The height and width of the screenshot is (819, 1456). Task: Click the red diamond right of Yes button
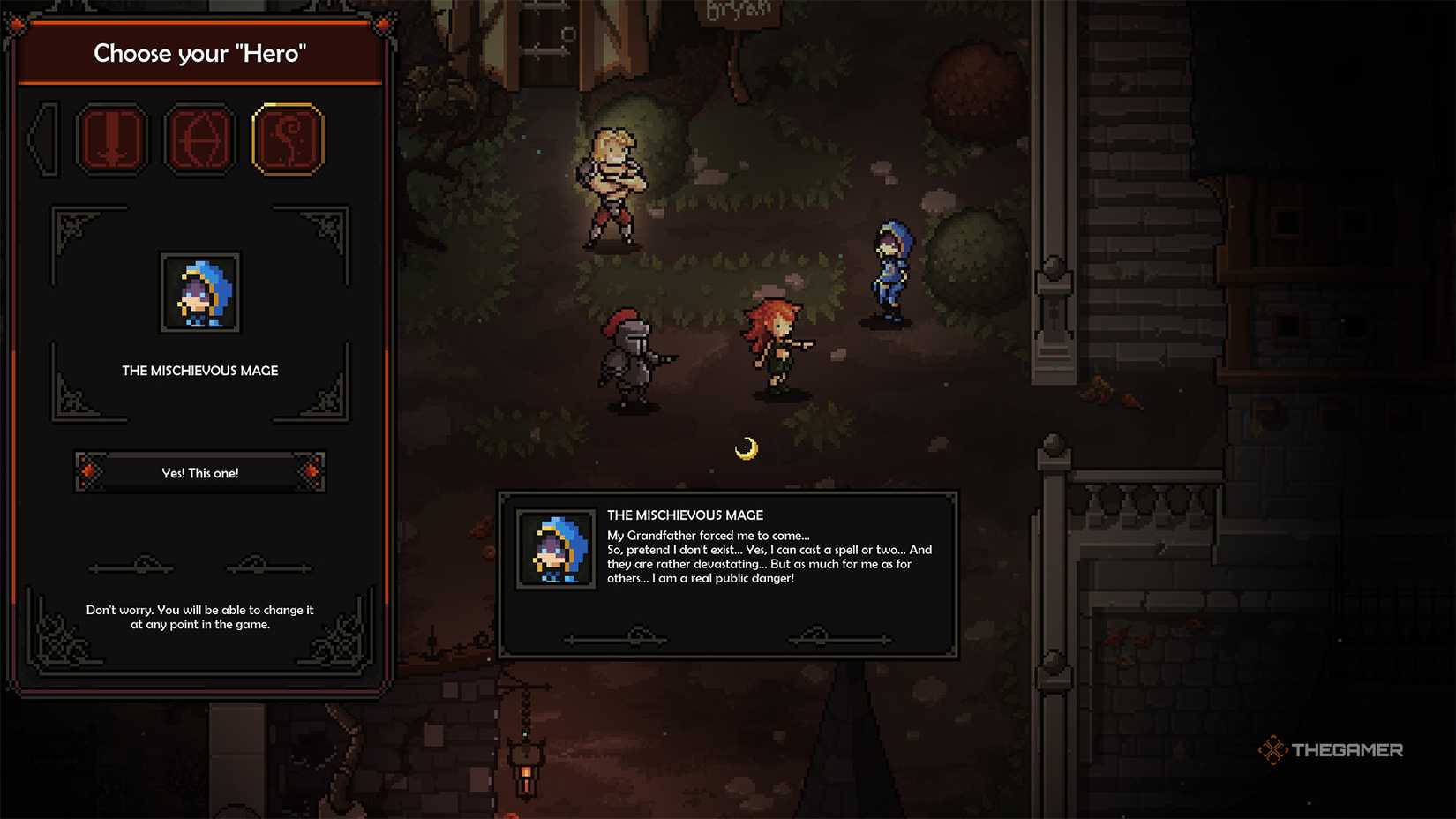[311, 472]
